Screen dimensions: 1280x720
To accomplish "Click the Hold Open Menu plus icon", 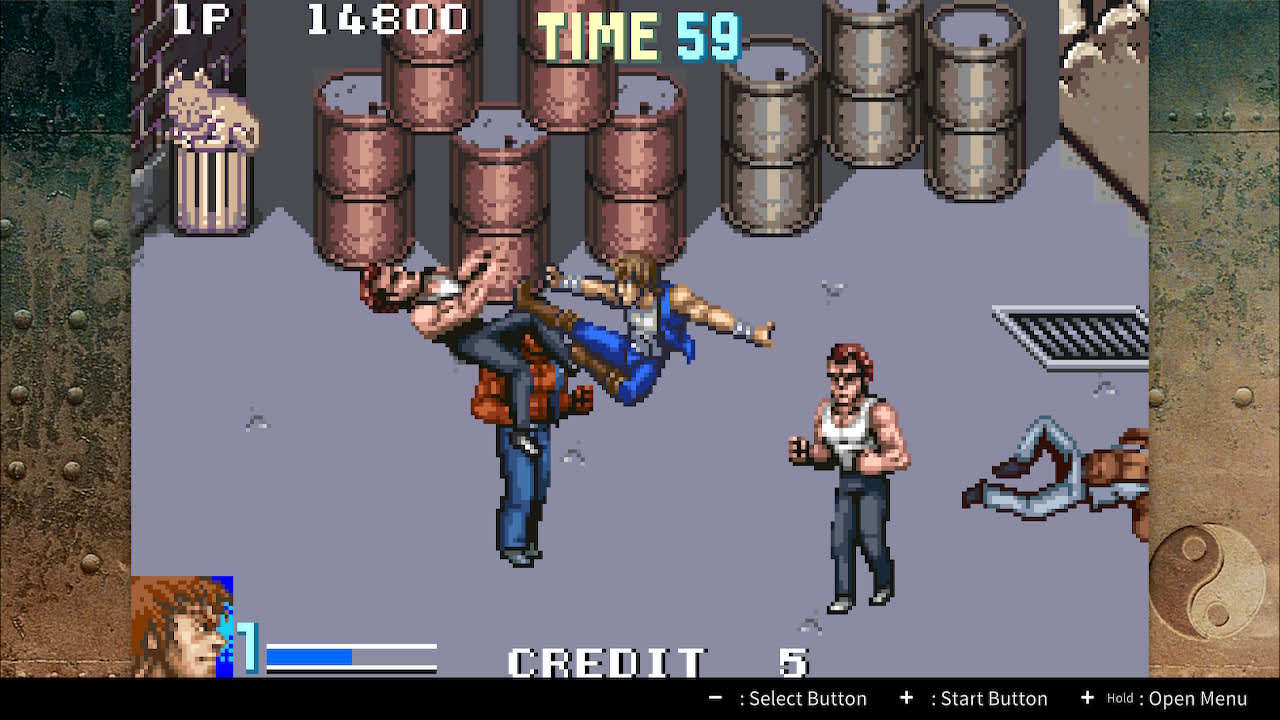I will coord(1086,698).
